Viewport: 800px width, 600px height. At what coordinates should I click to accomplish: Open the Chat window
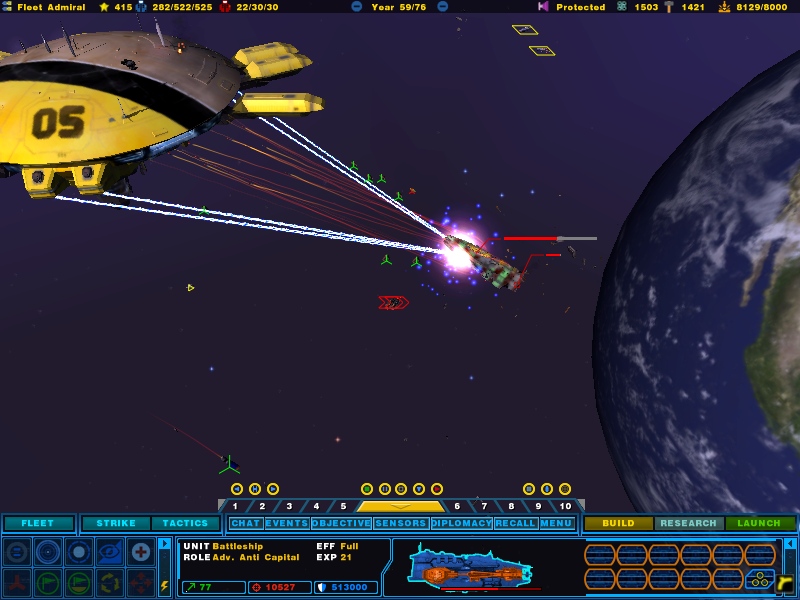coord(245,523)
